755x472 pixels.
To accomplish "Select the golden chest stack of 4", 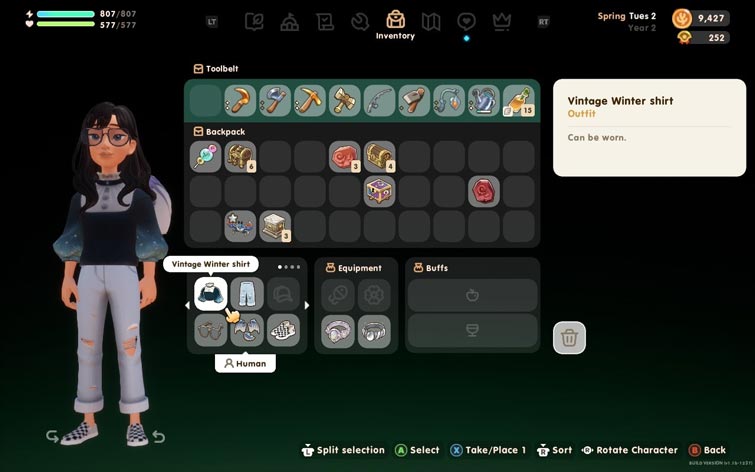I will [x=379, y=156].
